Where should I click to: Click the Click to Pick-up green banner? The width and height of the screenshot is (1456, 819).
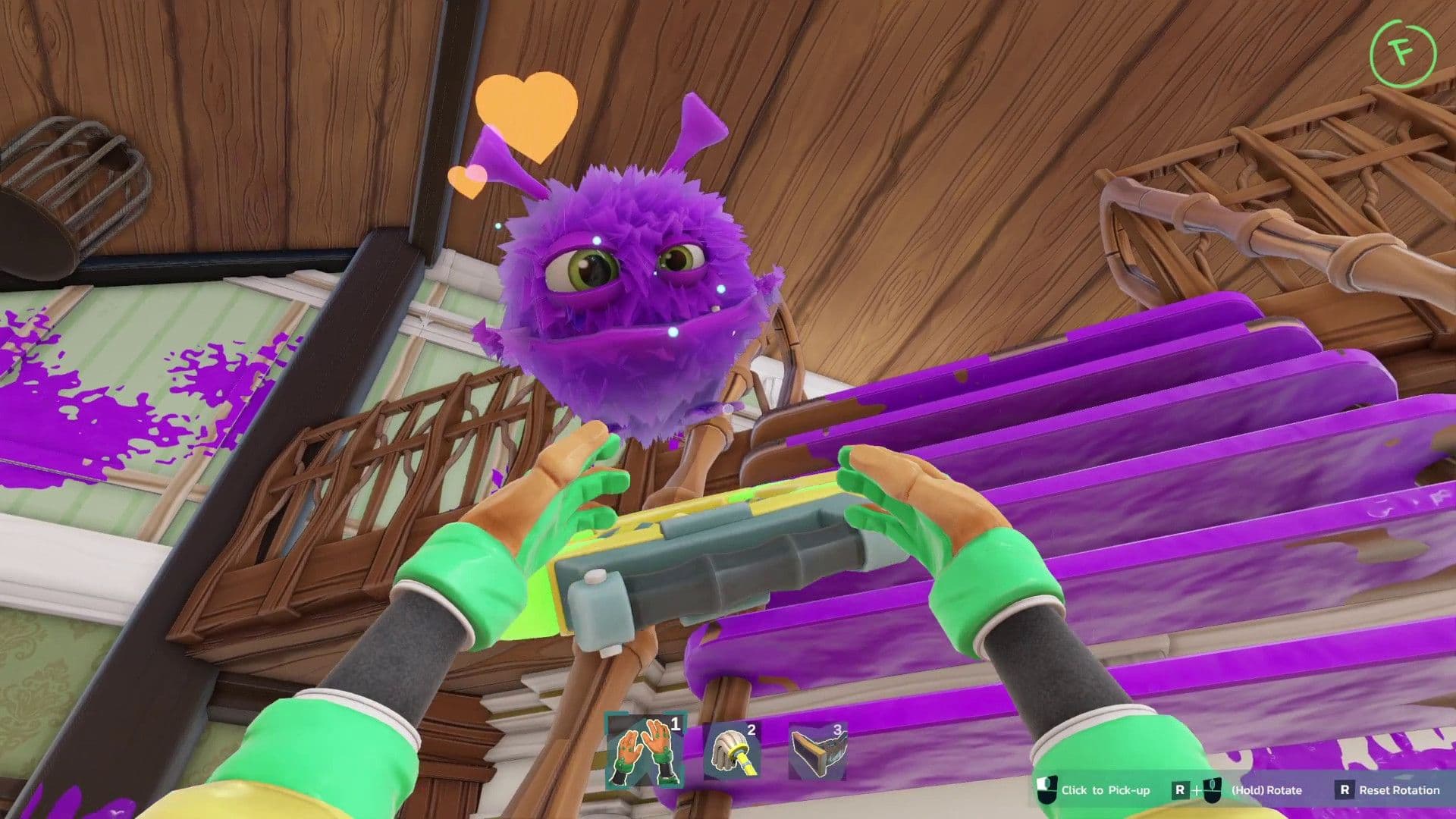1106,789
